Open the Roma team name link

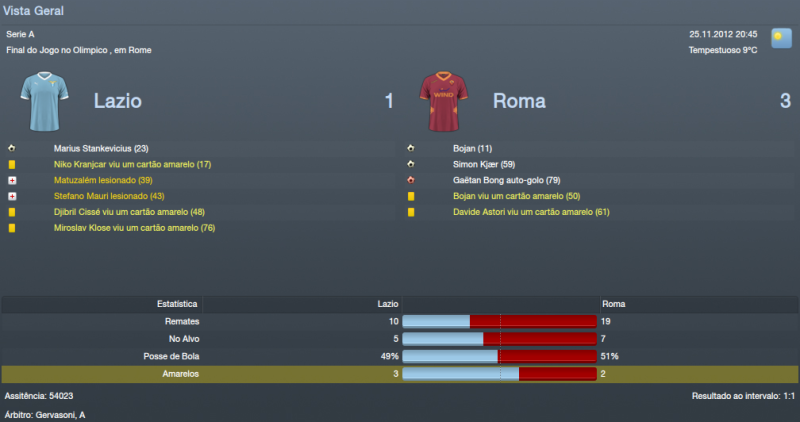516,100
